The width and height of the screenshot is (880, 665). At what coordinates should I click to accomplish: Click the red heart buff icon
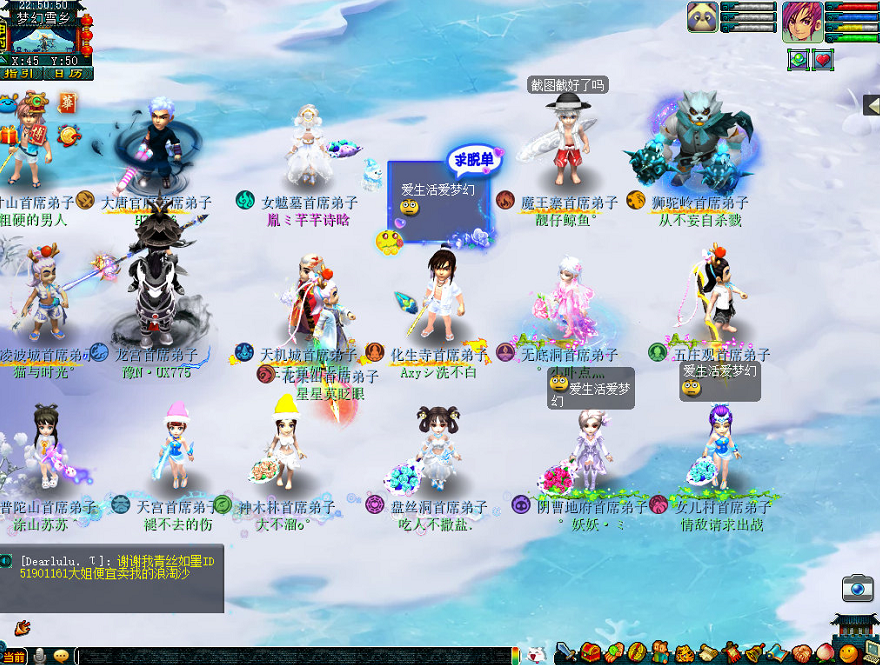click(823, 59)
